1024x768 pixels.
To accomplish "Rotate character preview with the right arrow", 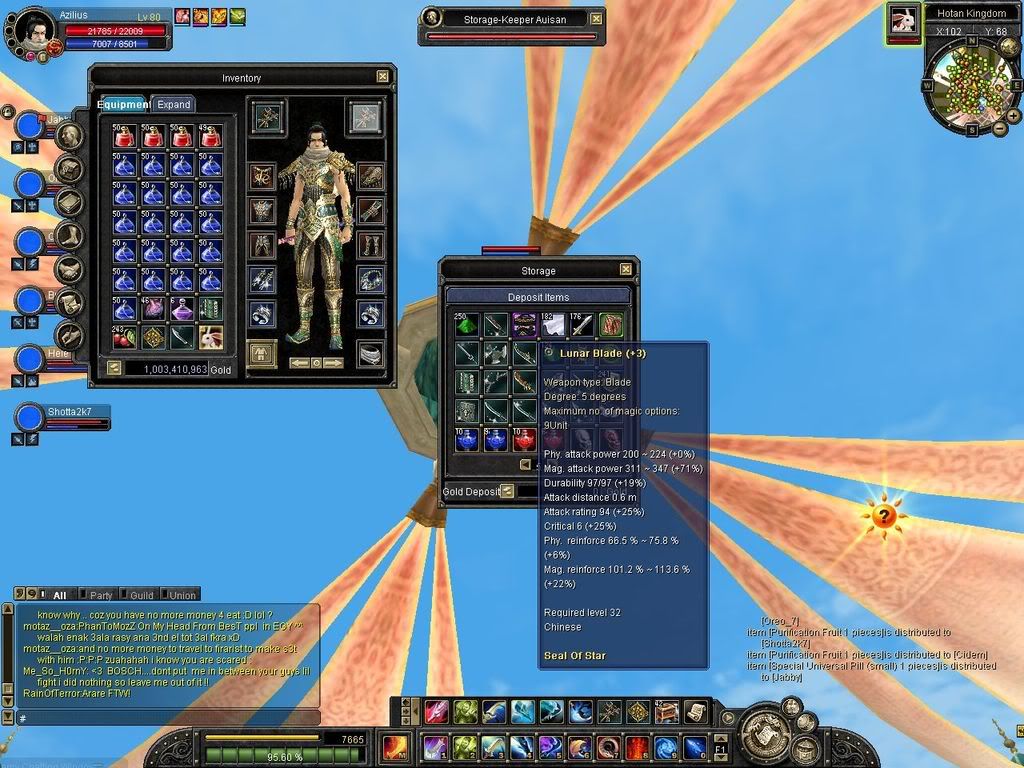I will pos(334,362).
